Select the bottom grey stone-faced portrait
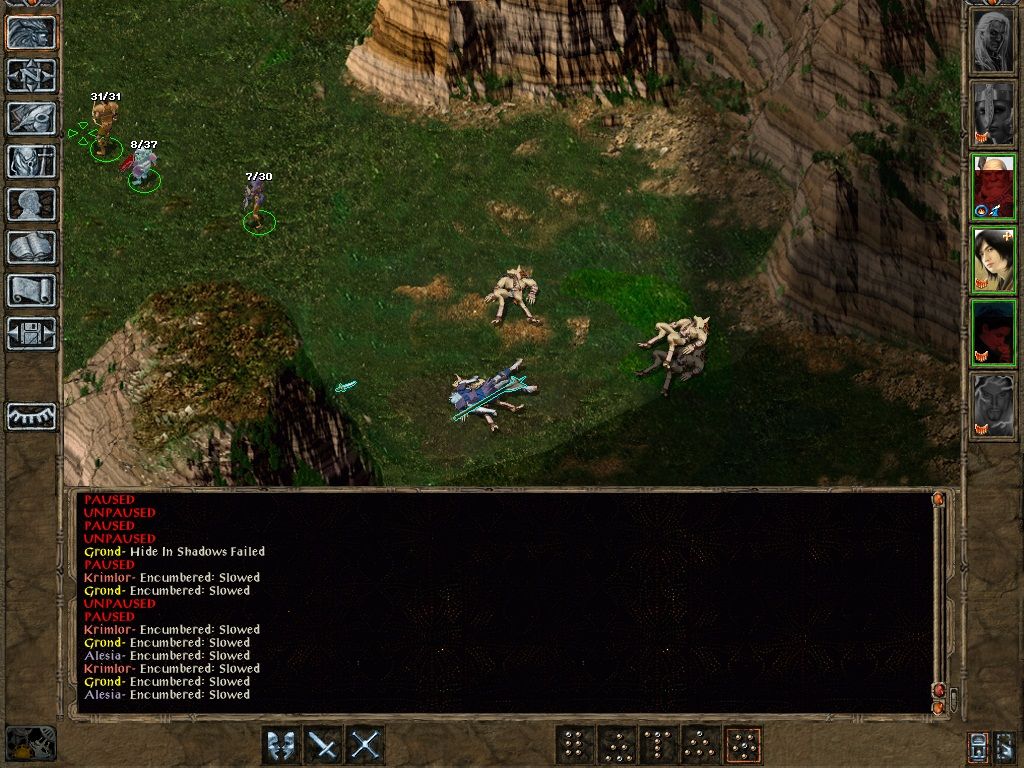The image size is (1024, 768). click(x=993, y=405)
